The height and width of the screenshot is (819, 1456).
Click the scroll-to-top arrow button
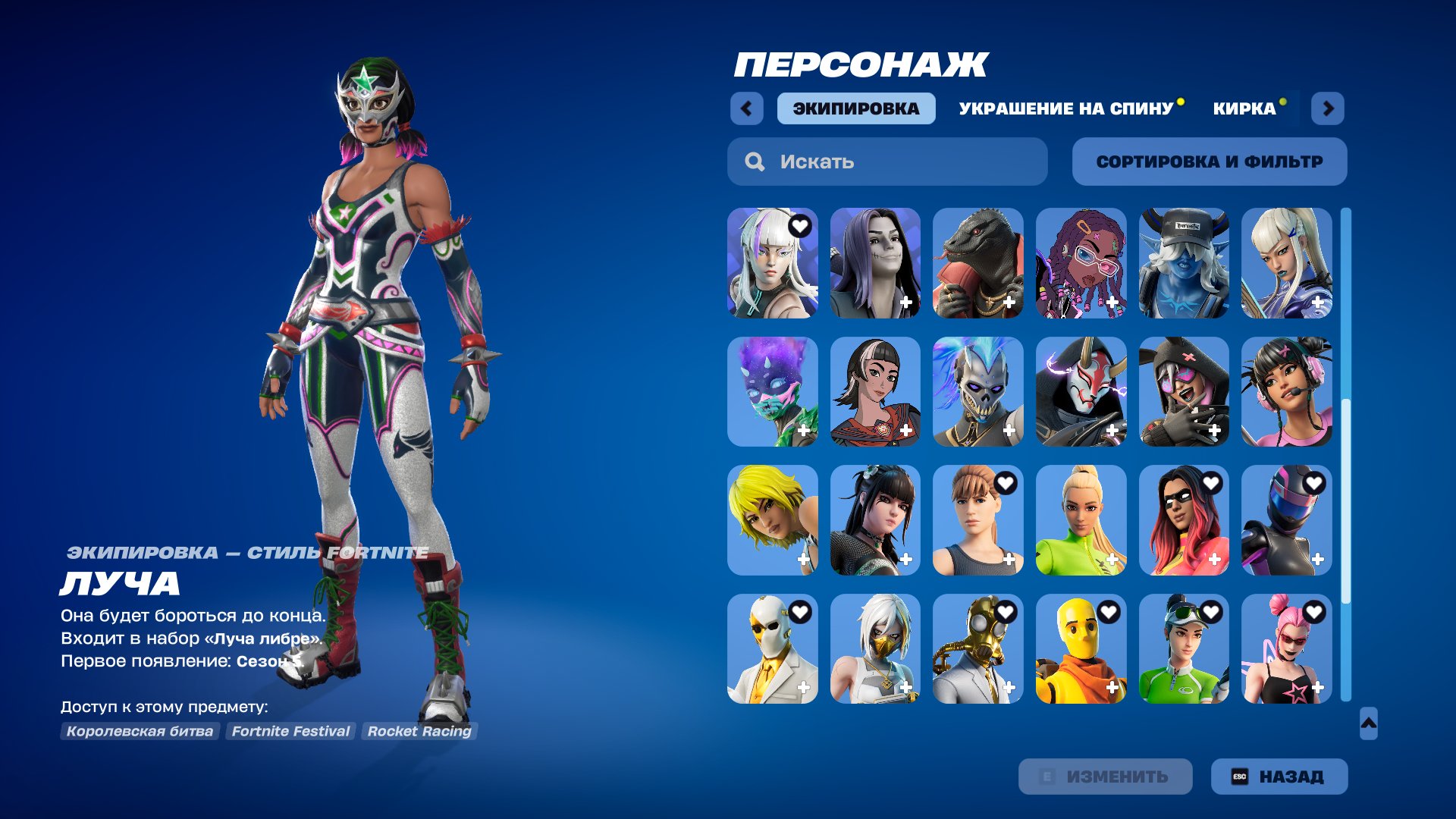click(1368, 723)
